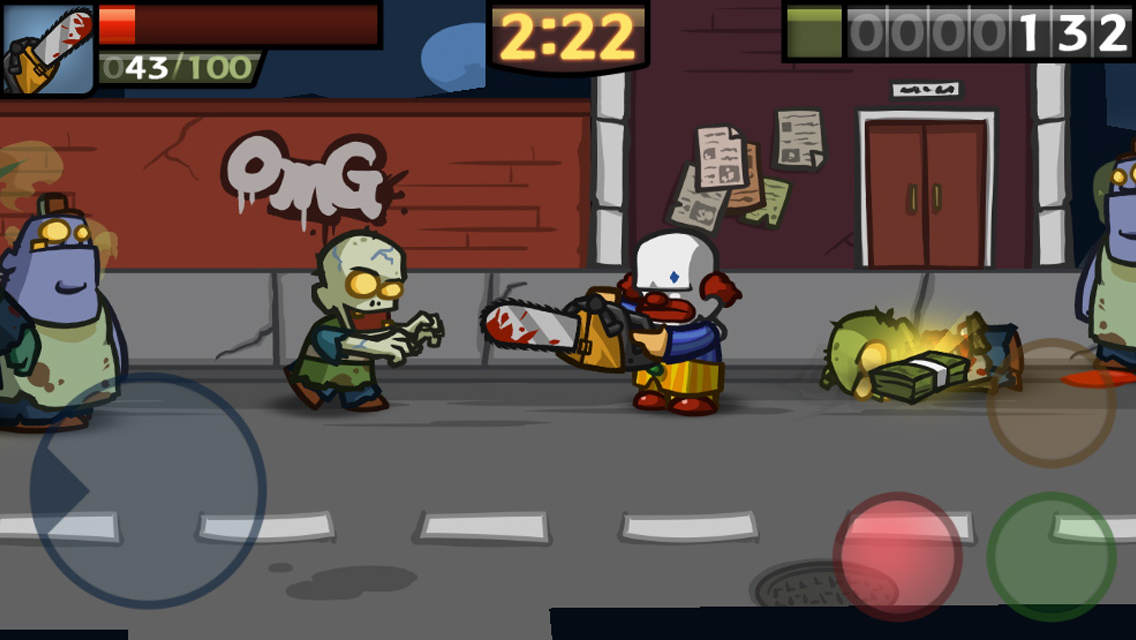1136x640 pixels.
Task: Tap the faded orange action button
Action: (1051, 403)
